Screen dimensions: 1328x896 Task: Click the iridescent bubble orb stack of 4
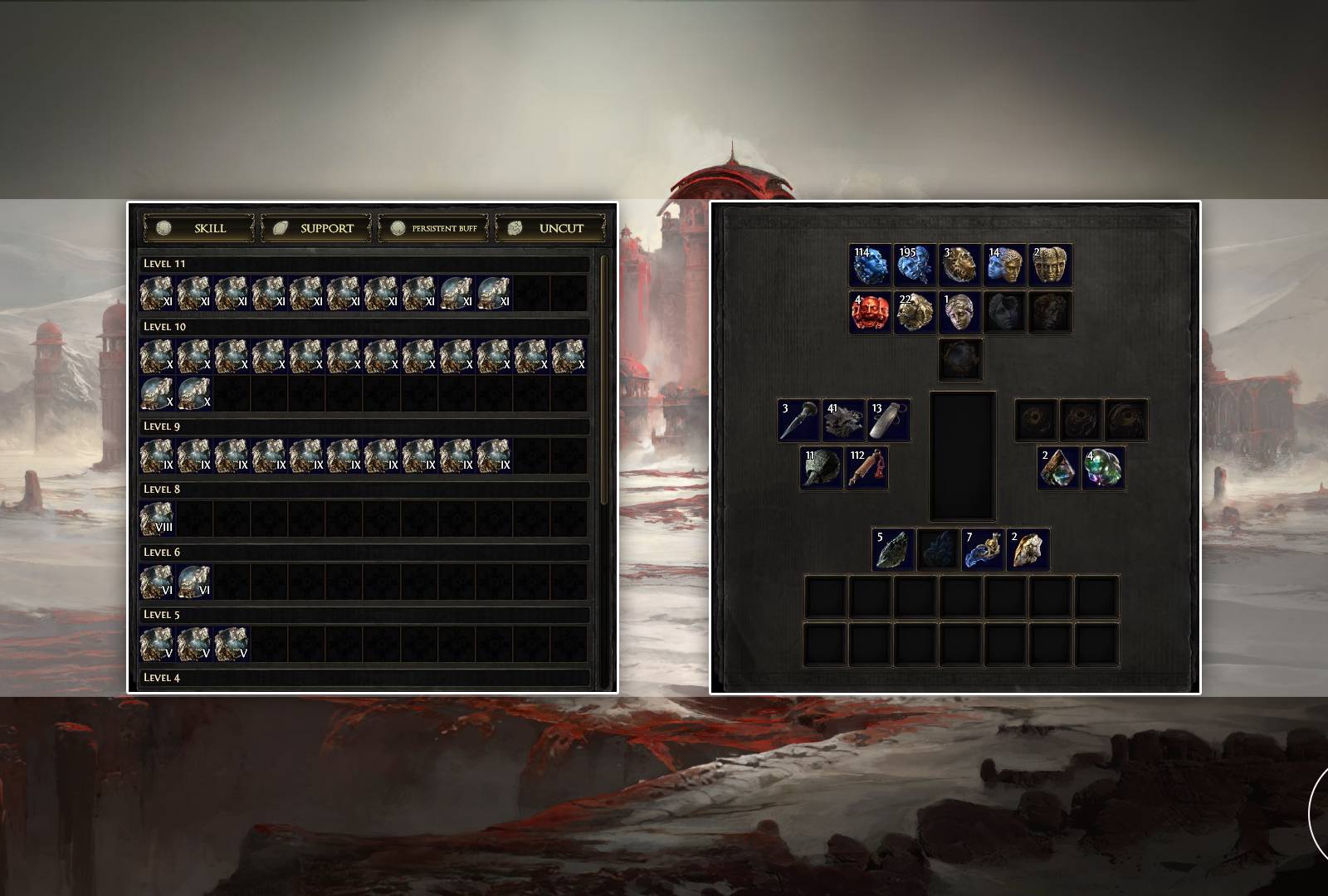(1103, 468)
